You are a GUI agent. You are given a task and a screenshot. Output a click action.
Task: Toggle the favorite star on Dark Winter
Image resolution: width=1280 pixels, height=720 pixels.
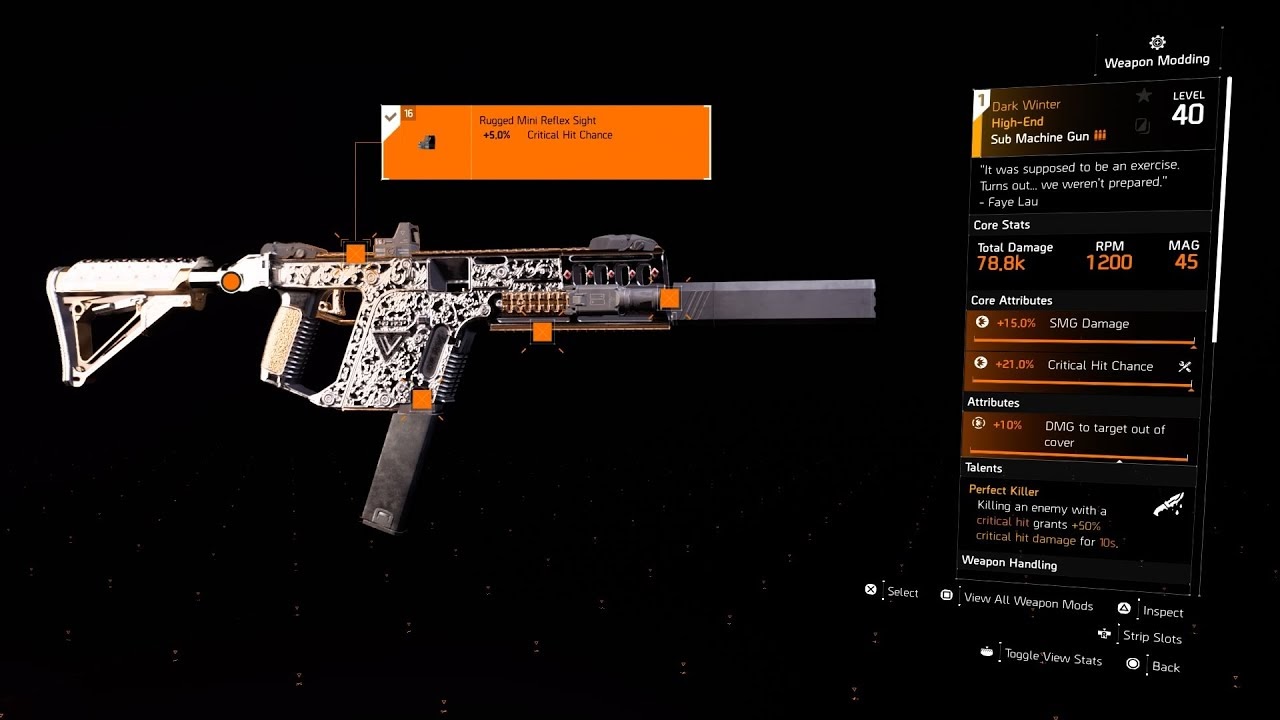(x=1143, y=94)
